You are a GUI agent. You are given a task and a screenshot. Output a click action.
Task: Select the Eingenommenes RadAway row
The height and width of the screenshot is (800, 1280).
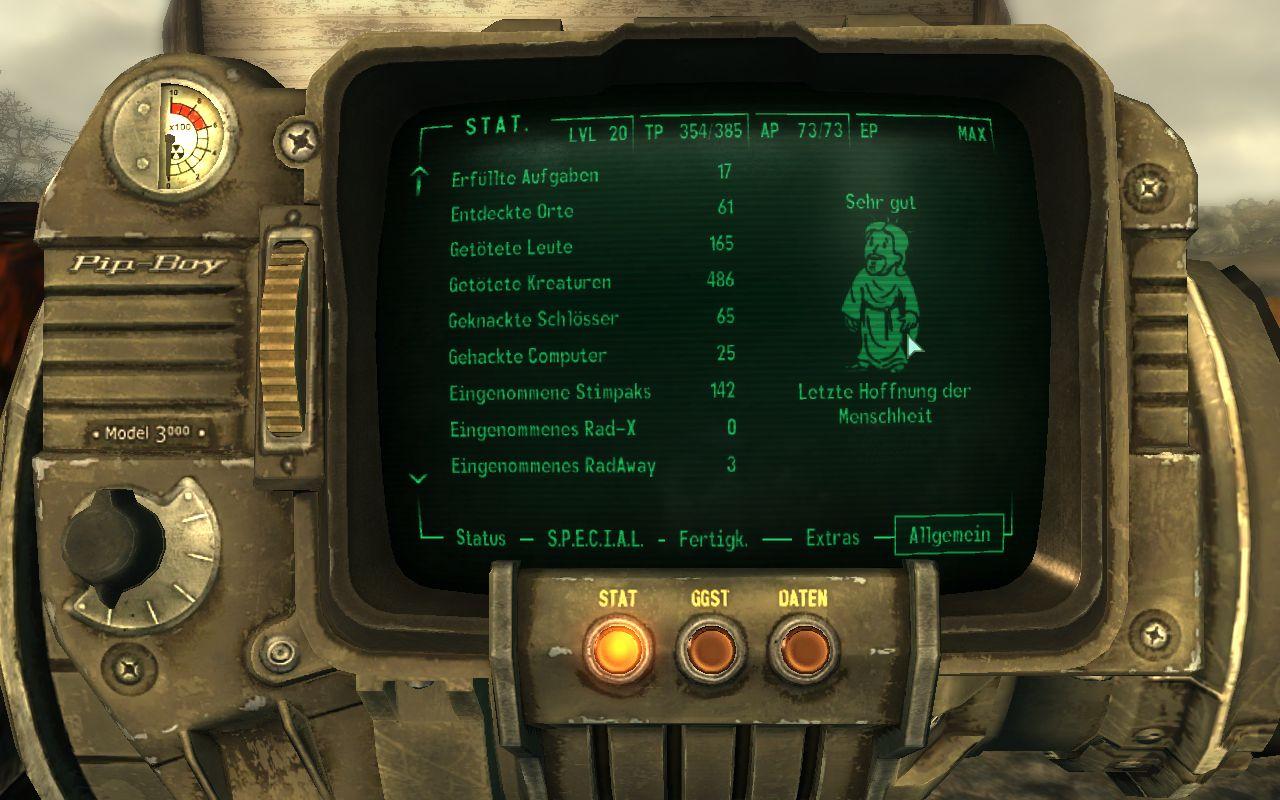click(553, 466)
